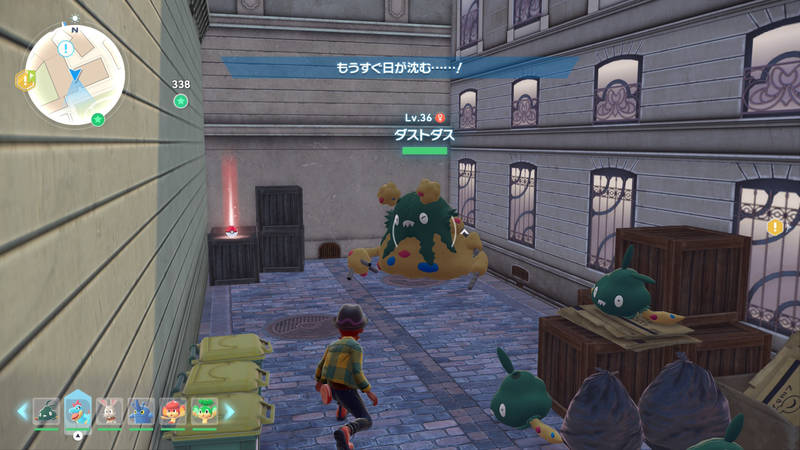Cycle party right with the arrow
Screen dimensions: 800x450
pos(229,411)
